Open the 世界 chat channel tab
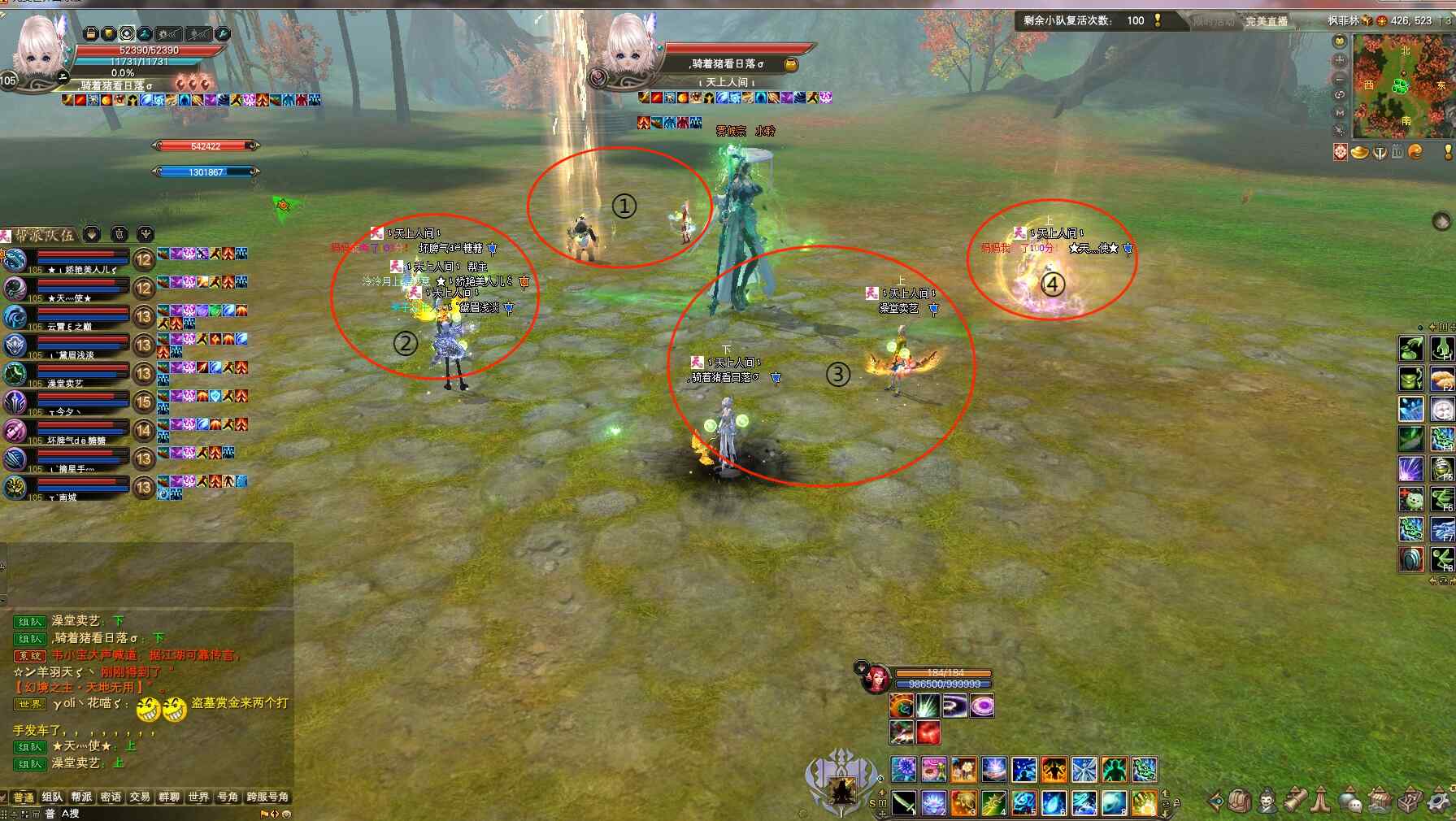 pyautogui.click(x=198, y=797)
